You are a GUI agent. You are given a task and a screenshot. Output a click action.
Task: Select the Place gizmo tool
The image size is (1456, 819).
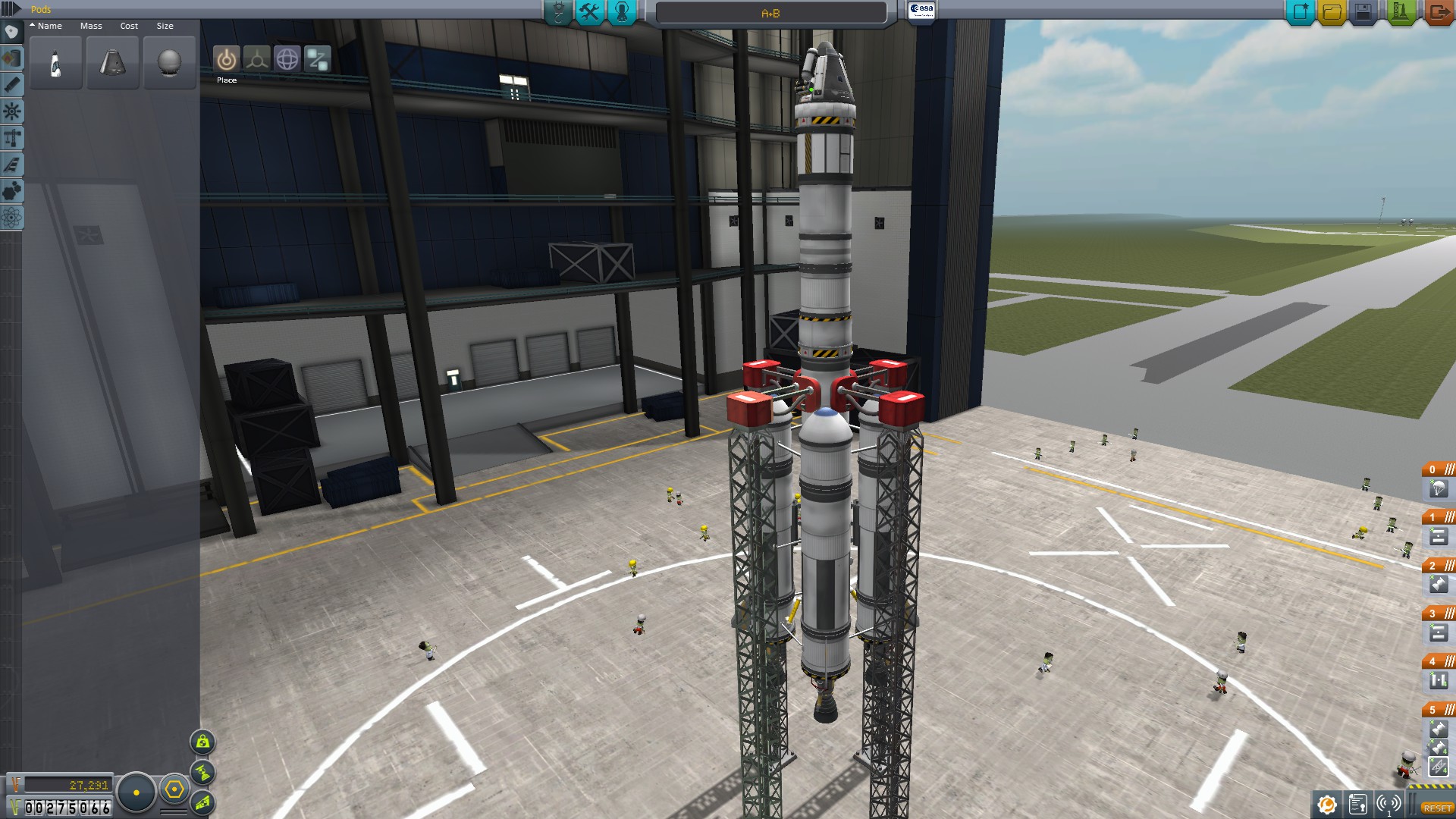226,59
